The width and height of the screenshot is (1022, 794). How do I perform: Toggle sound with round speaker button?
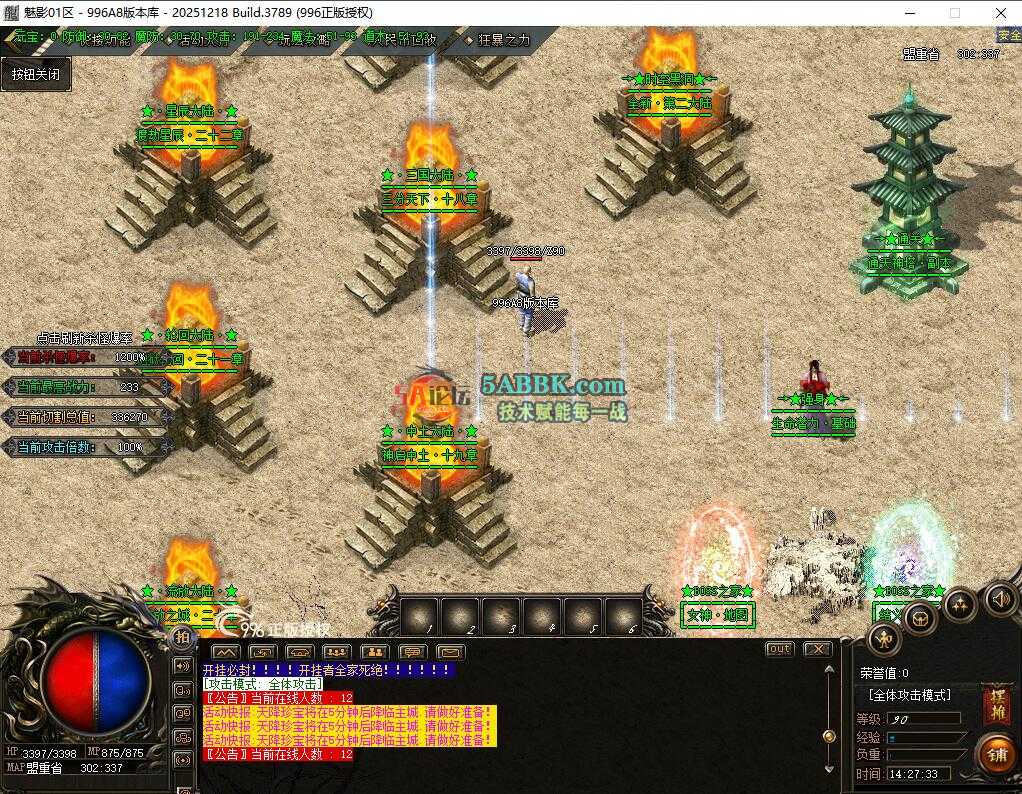(x=1001, y=598)
